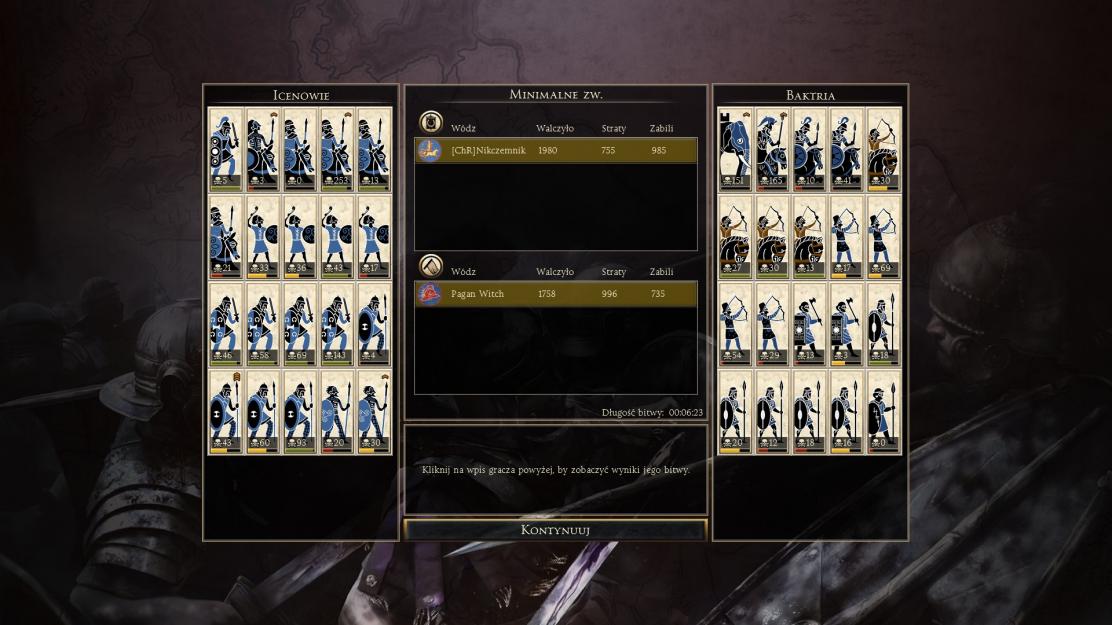The image size is (1112, 625).
Task: Choose the Baktria archer card with 69 kills
Action: point(883,236)
